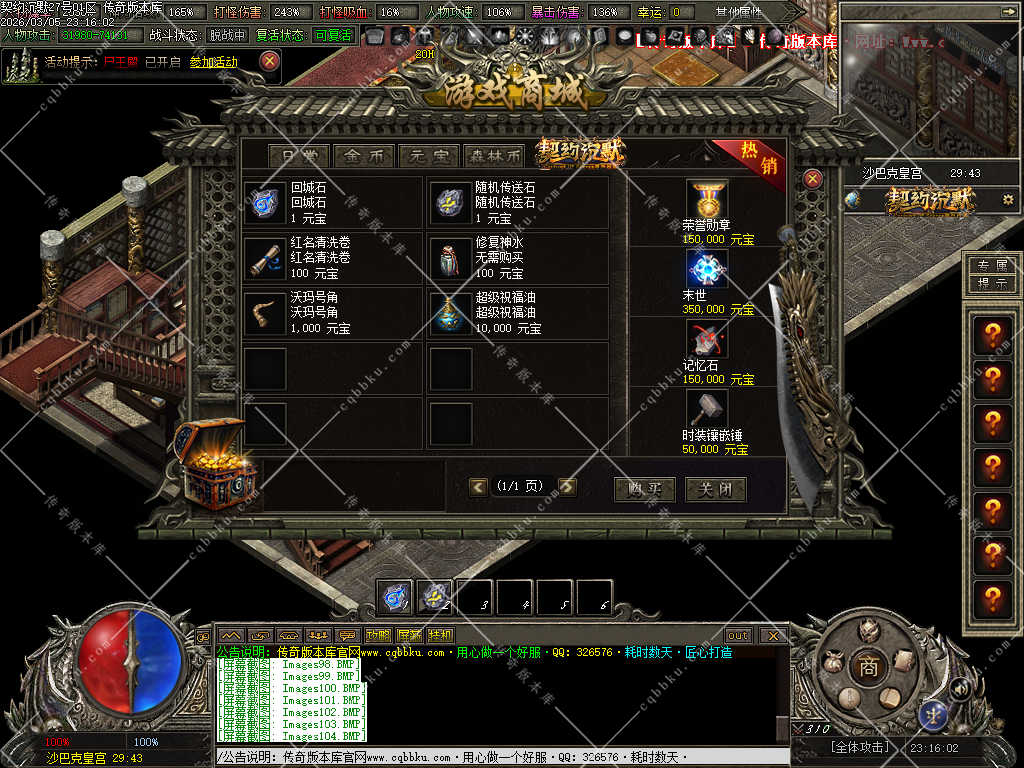This screenshot has width=1024, height=768.
Task: Choose the 沃玛号角 horn item
Action: click(266, 313)
